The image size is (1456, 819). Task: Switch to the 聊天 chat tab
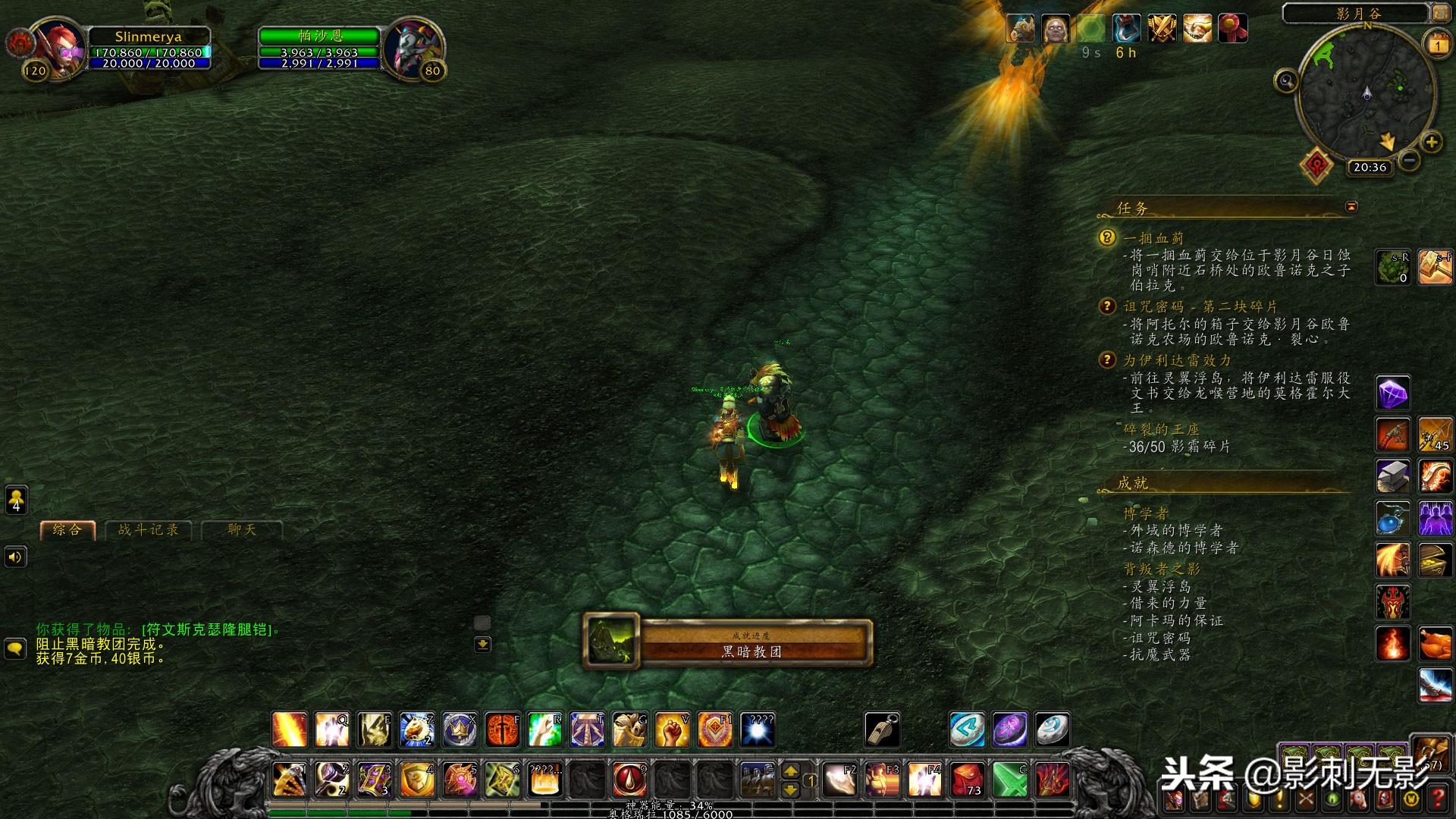242,530
